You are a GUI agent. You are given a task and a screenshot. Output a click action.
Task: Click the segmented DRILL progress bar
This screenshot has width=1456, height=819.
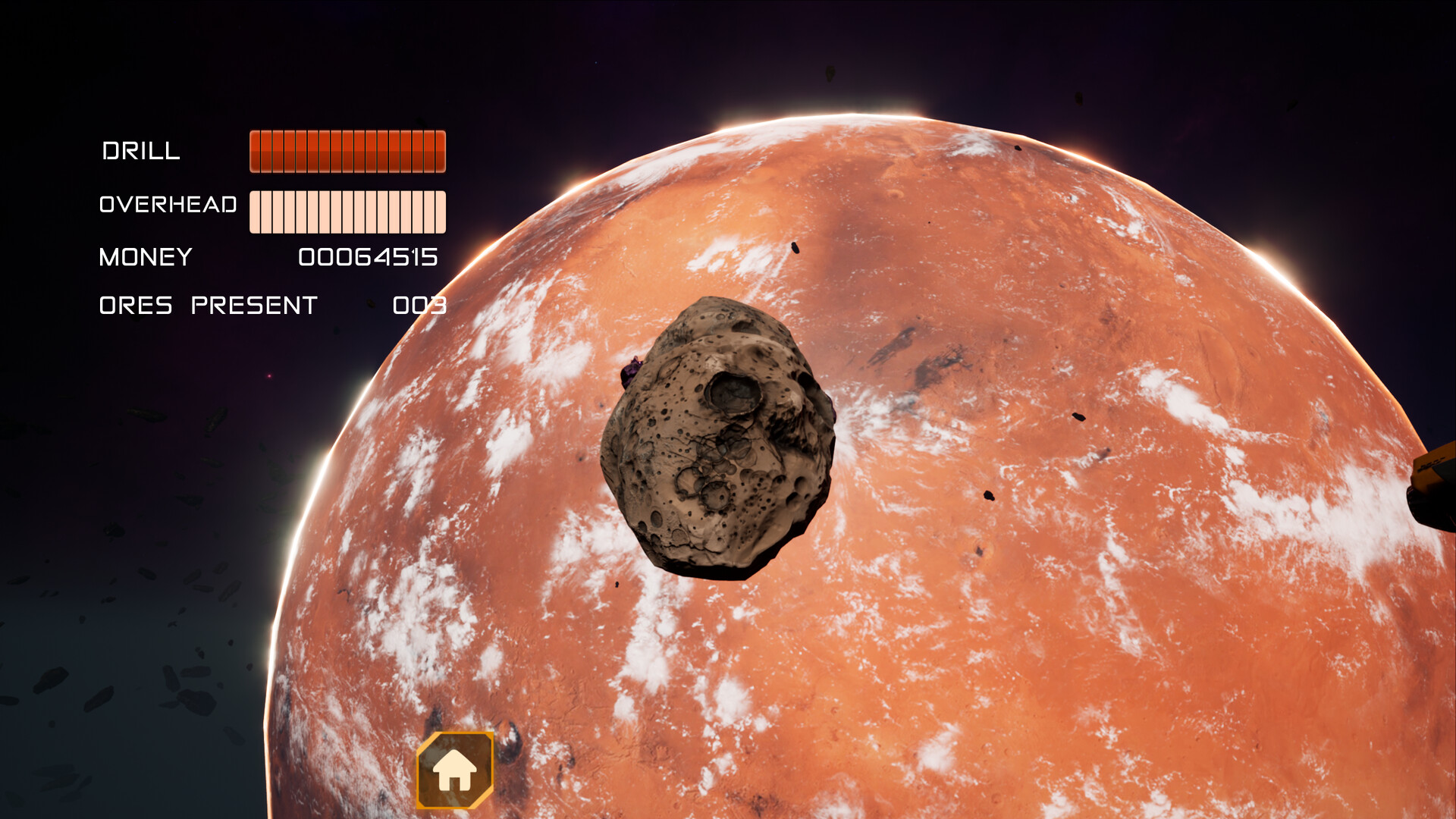point(349,151)
